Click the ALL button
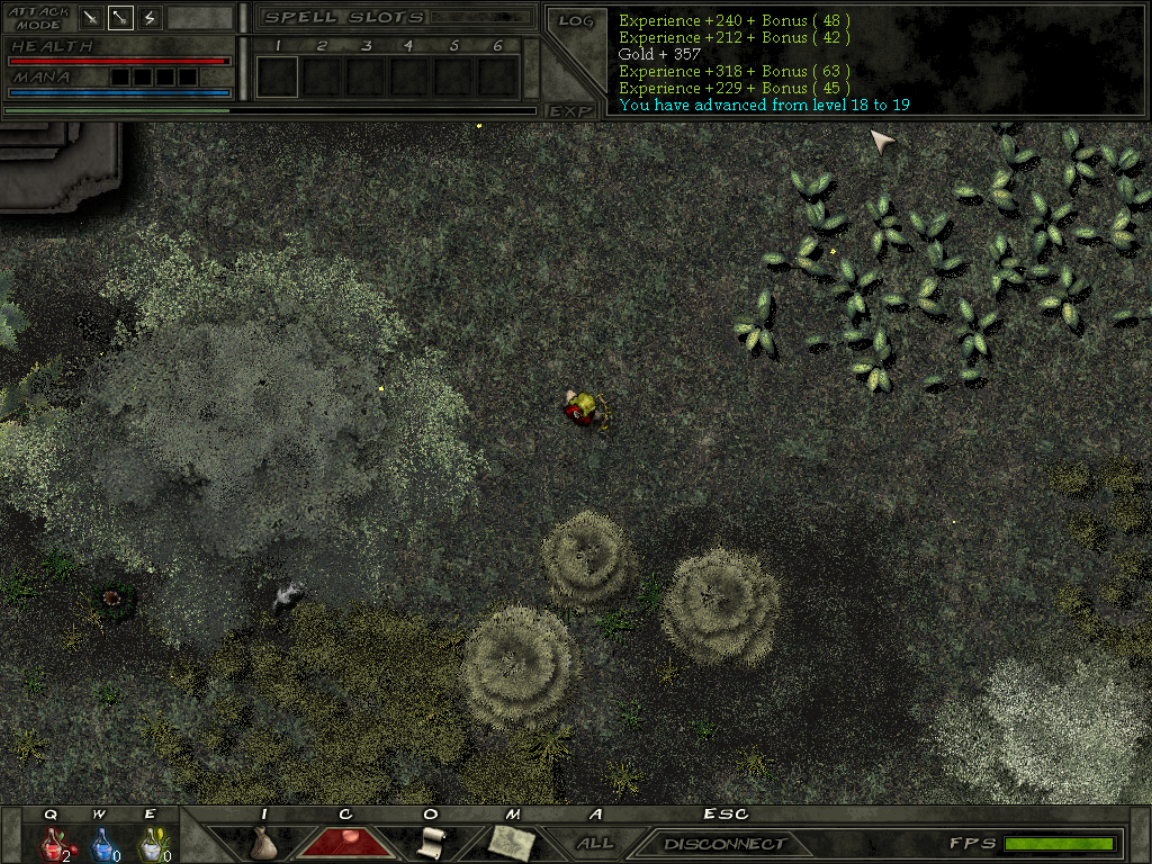The height and width of the screenshot is (864, 1152). [595, 843]
